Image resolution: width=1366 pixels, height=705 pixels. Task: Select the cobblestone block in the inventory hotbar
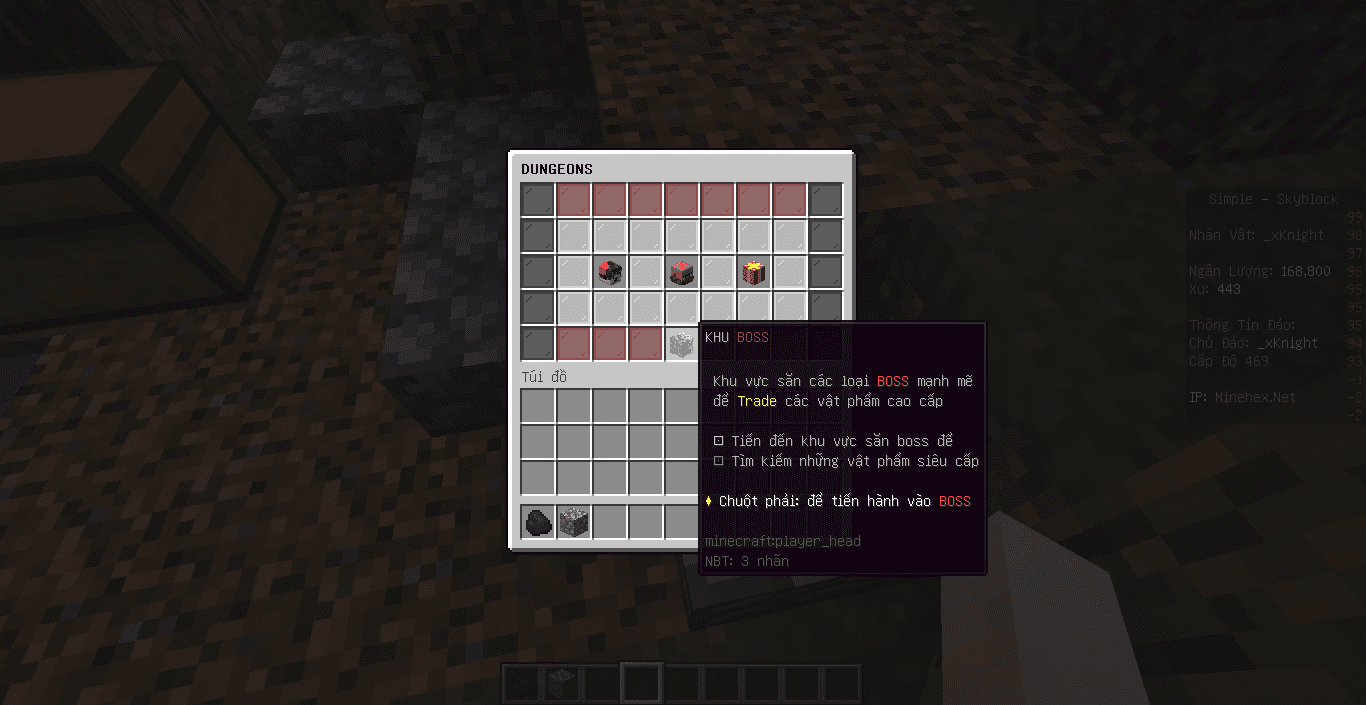(573, 522)
